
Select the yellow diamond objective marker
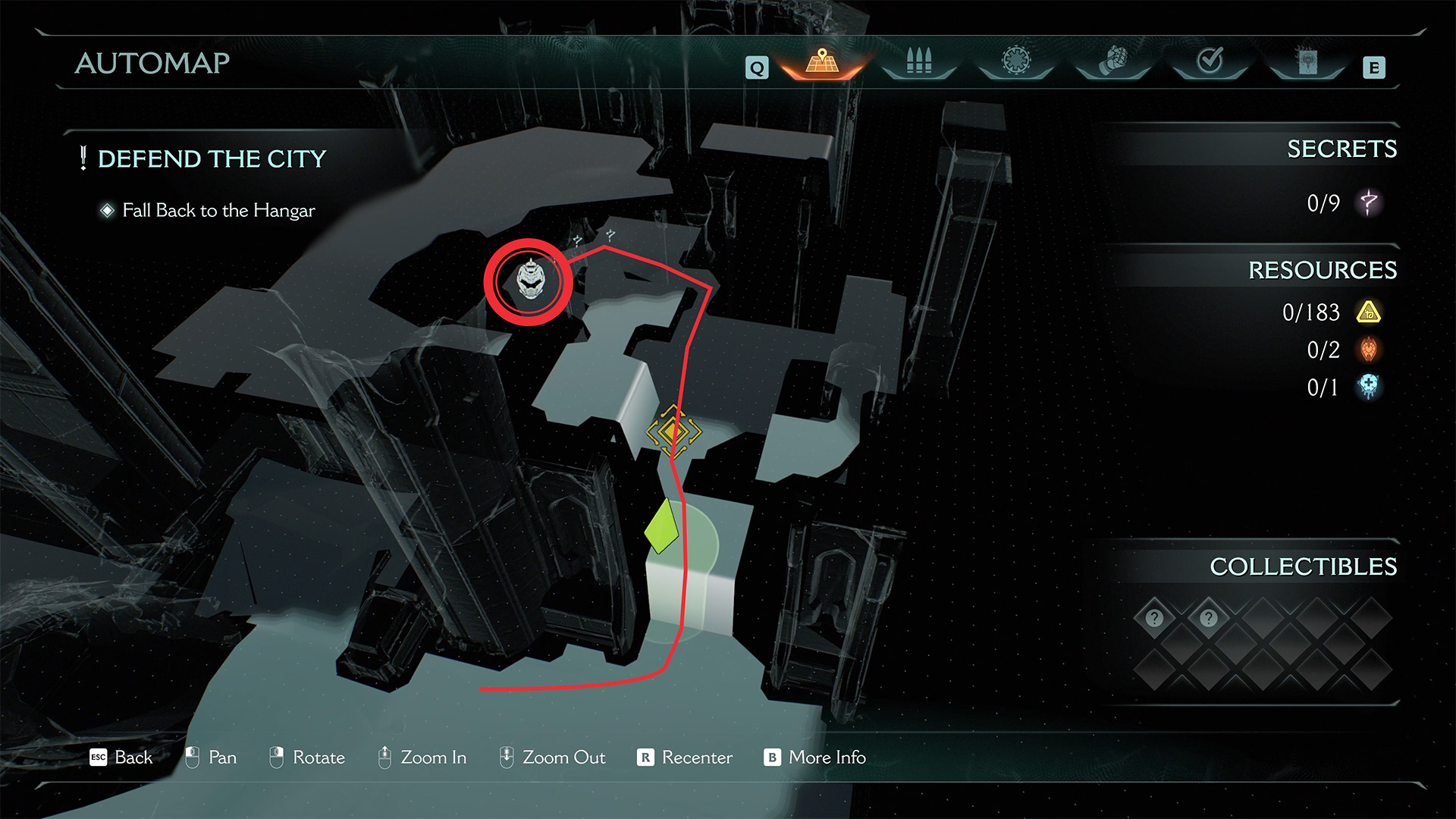pos(673,431)
